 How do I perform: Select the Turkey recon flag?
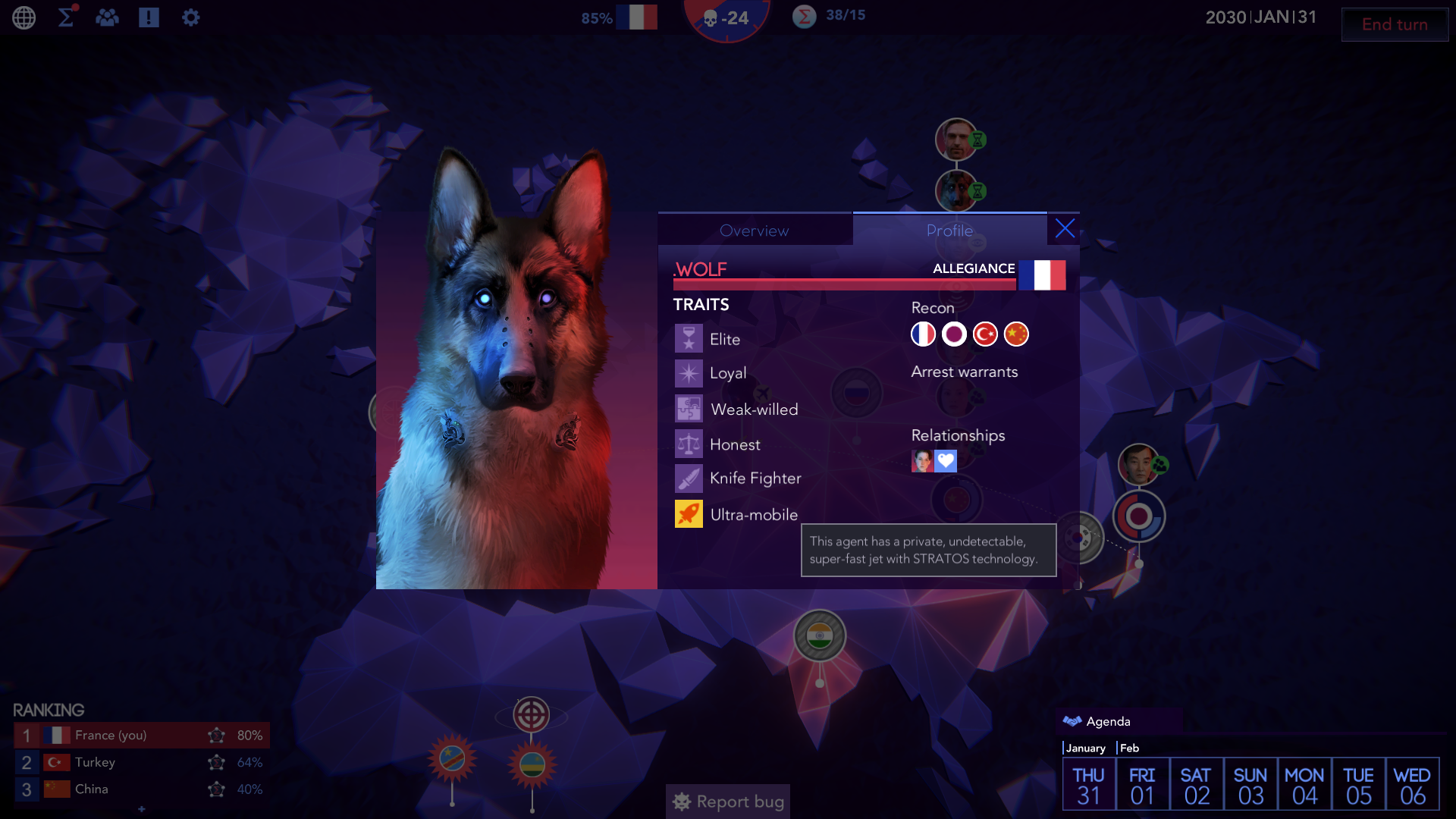tap(985, 334)
